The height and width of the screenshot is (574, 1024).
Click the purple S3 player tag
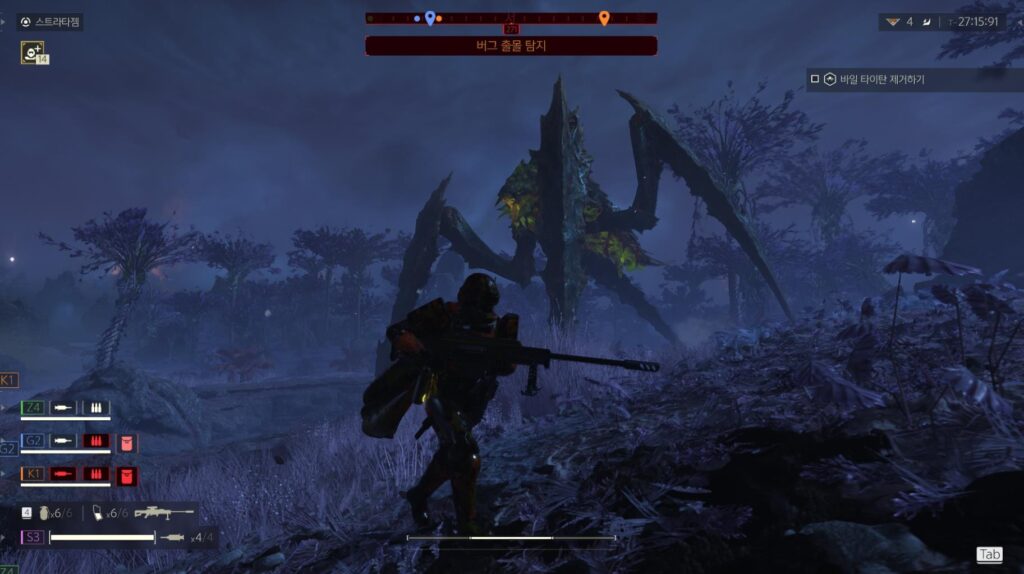point(33,537)
